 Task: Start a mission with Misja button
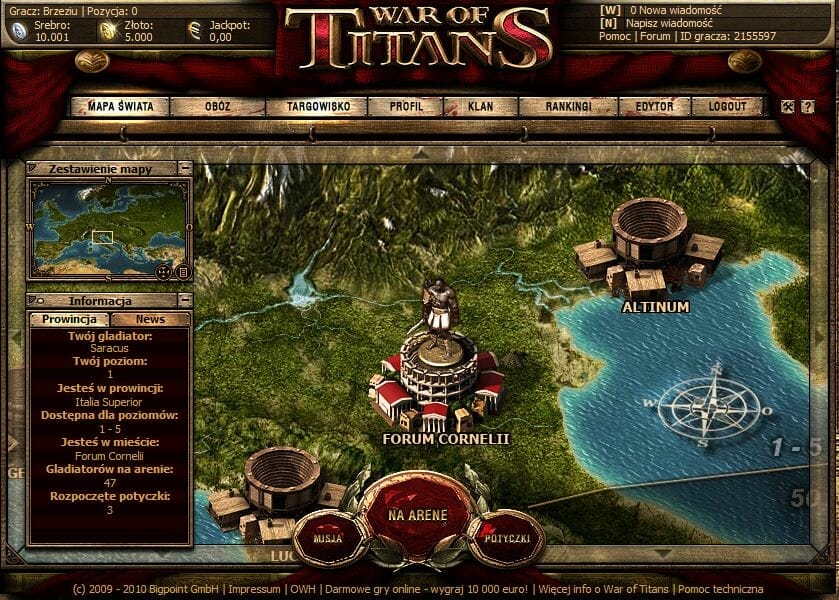[327, 538]
